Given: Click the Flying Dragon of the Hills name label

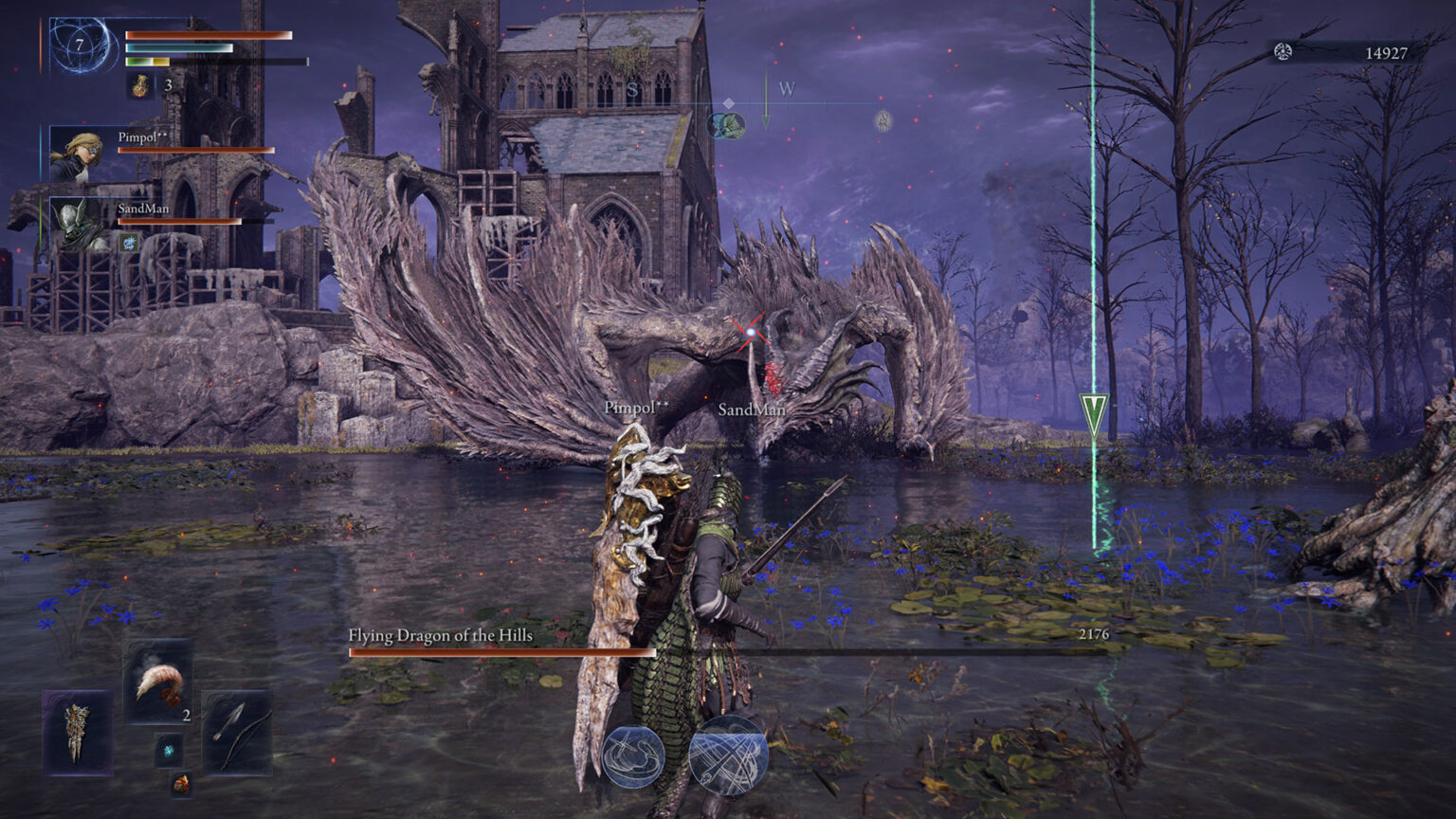Looking at the screenshot, I should pos(439,638).
